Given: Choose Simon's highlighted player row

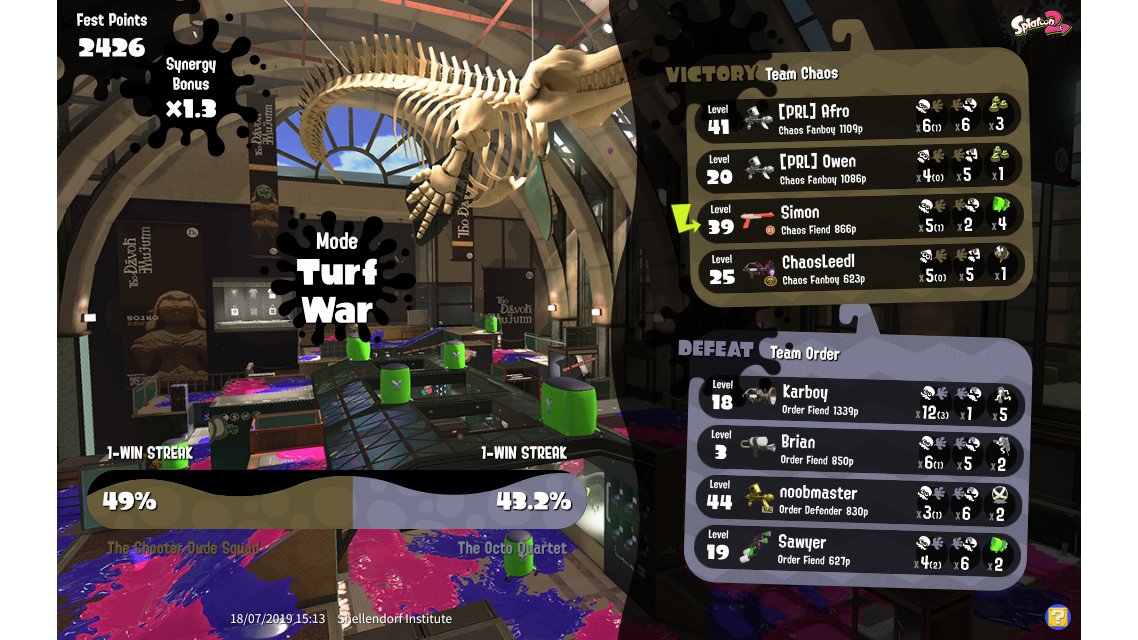Looking at the screenshot, I should pos(858,219).
